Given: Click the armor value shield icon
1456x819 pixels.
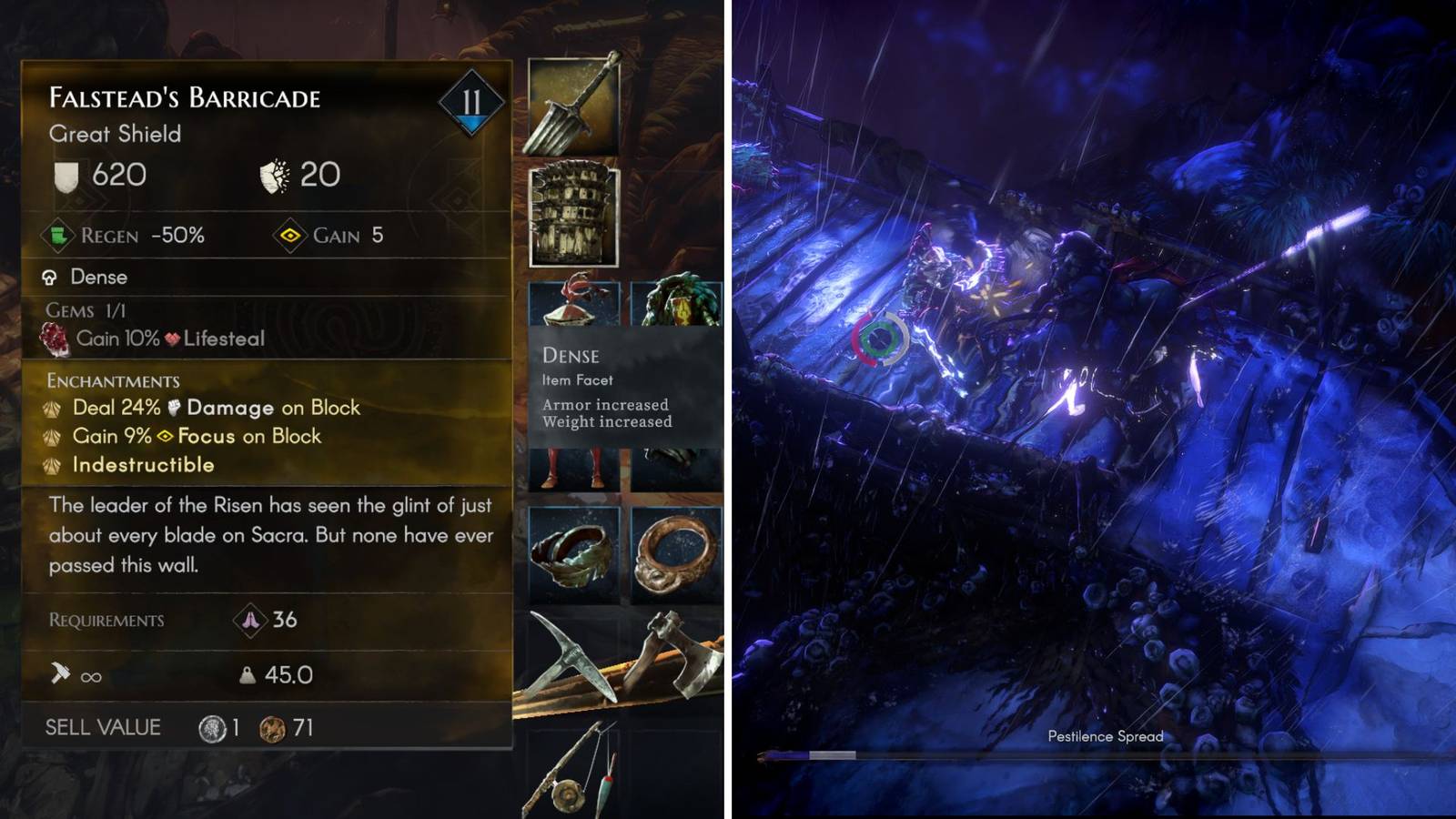Looking at the screenshot, I should pyautogui.click(x=66, y=173).
